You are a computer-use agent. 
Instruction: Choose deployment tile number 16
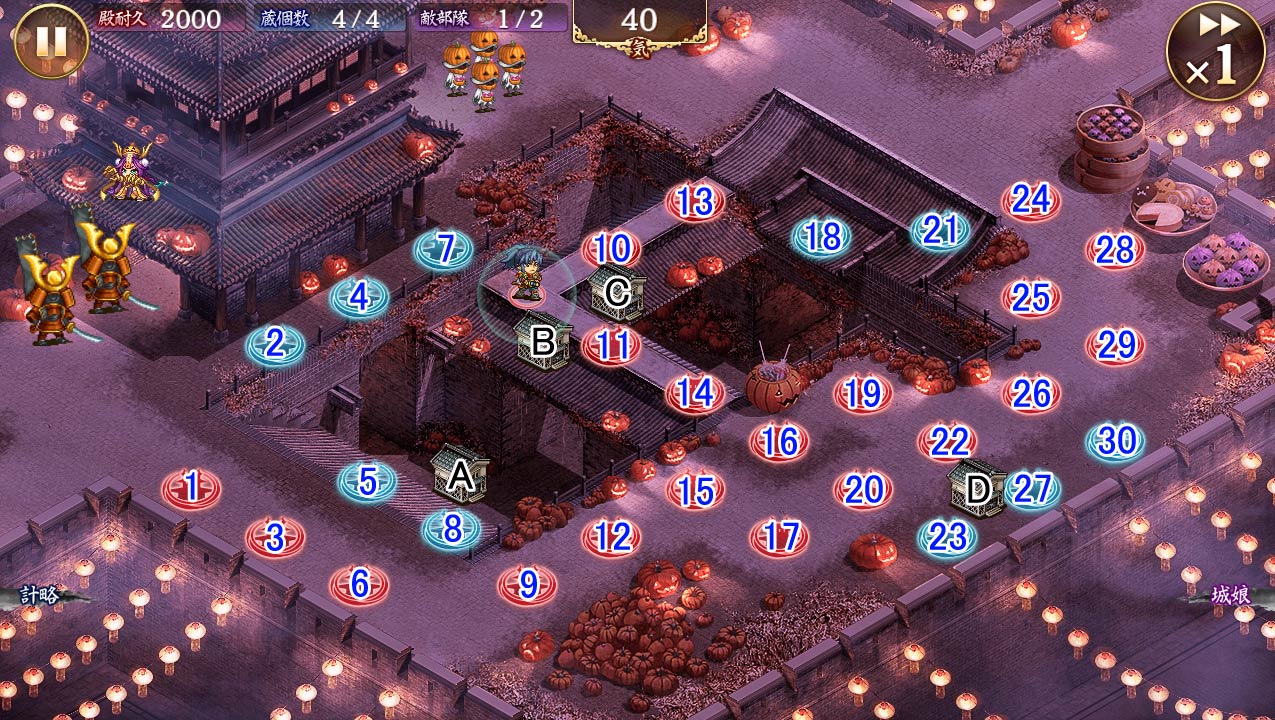tap(779, 441)
